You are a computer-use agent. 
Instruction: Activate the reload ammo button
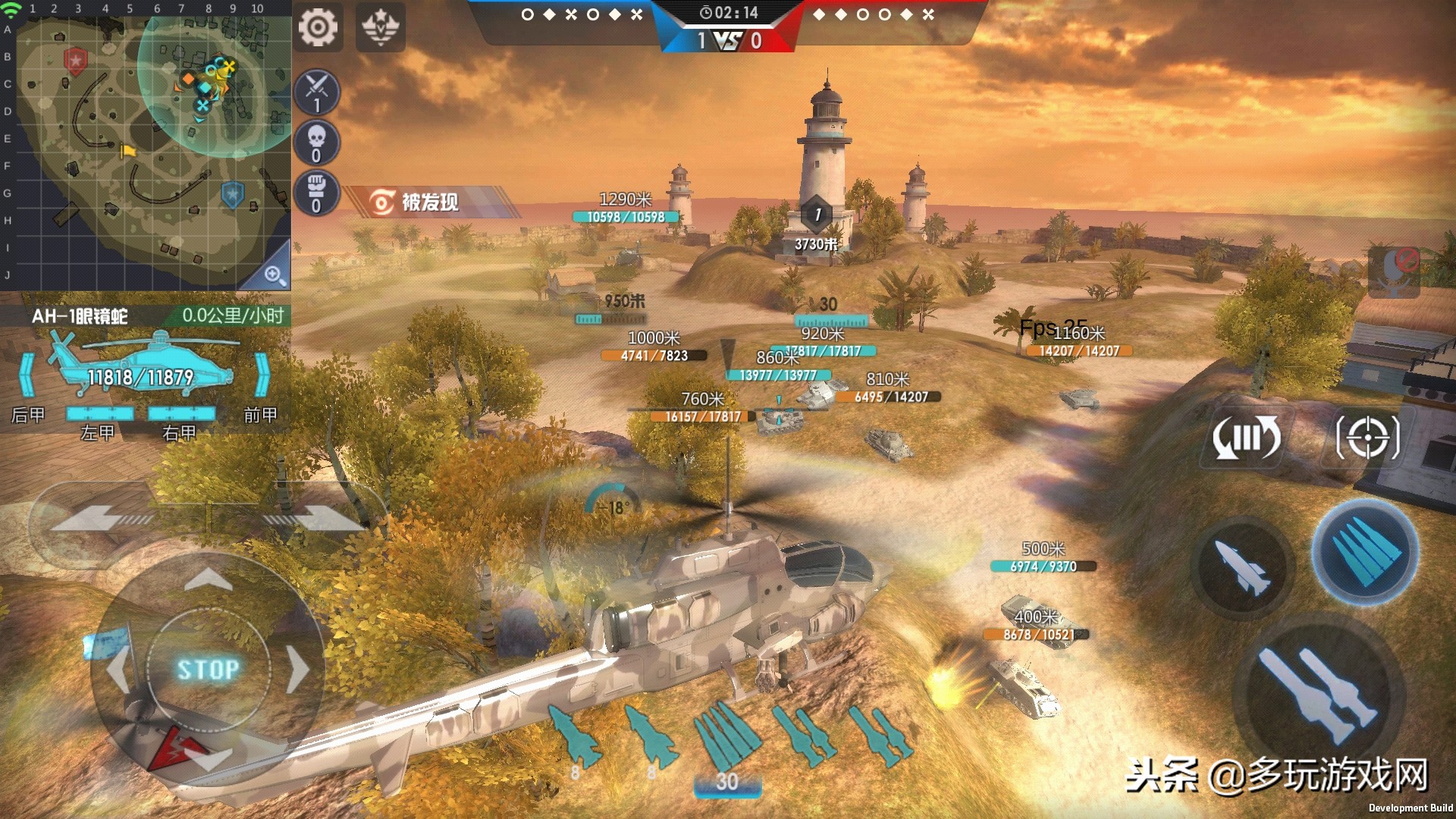(1246, 438)
